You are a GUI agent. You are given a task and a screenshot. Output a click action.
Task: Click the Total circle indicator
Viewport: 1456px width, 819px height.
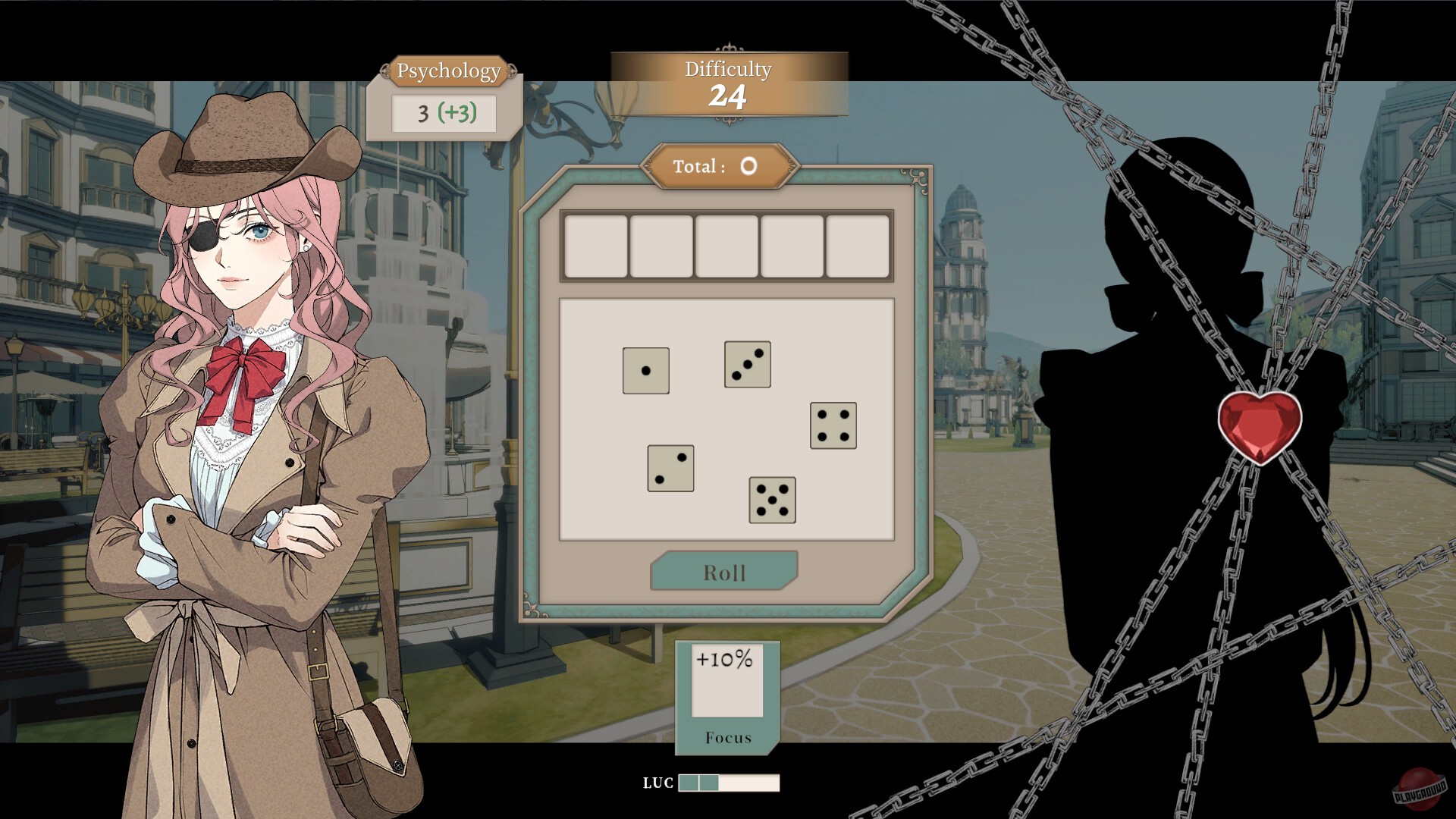[x=747, y=166]
